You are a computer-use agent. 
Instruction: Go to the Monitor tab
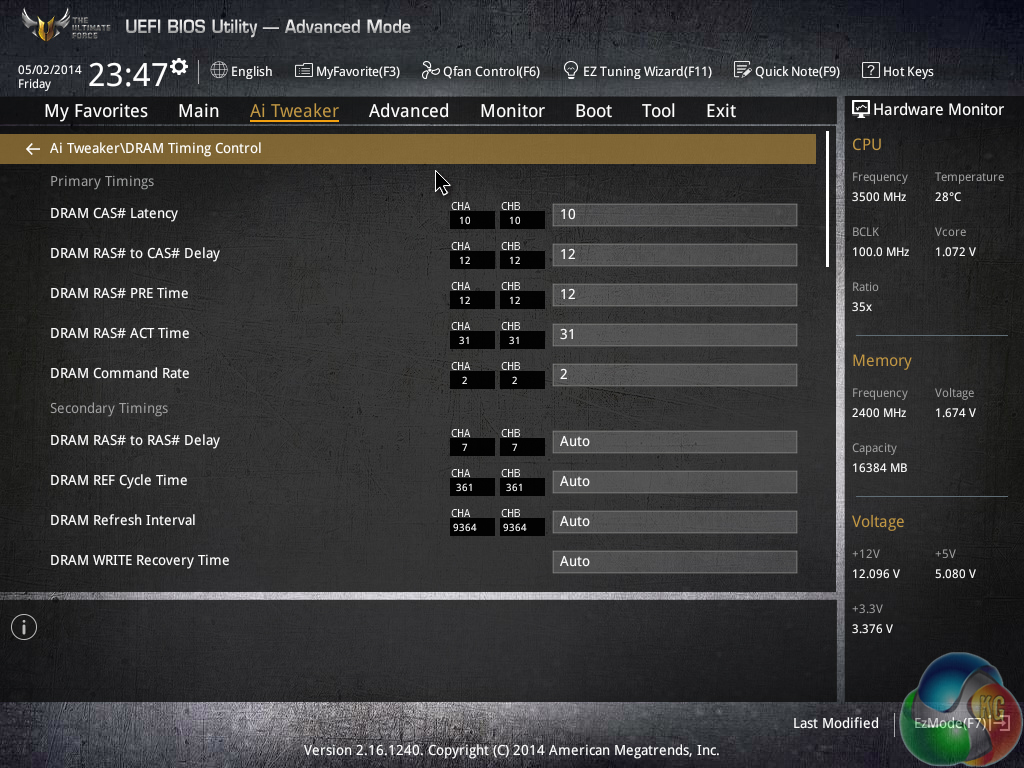click(x=512, y=111)
